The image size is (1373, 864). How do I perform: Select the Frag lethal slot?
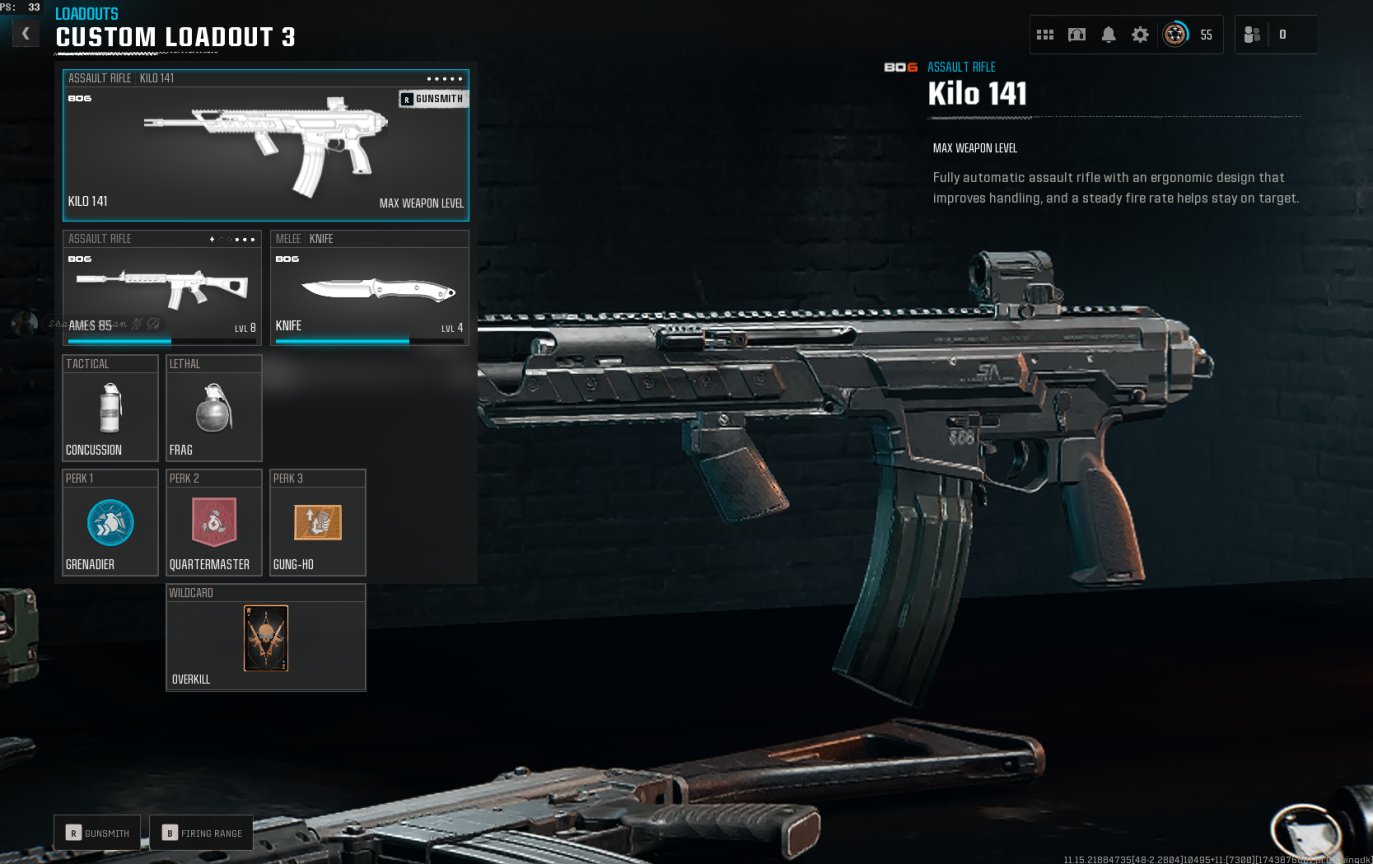[214, 408]
